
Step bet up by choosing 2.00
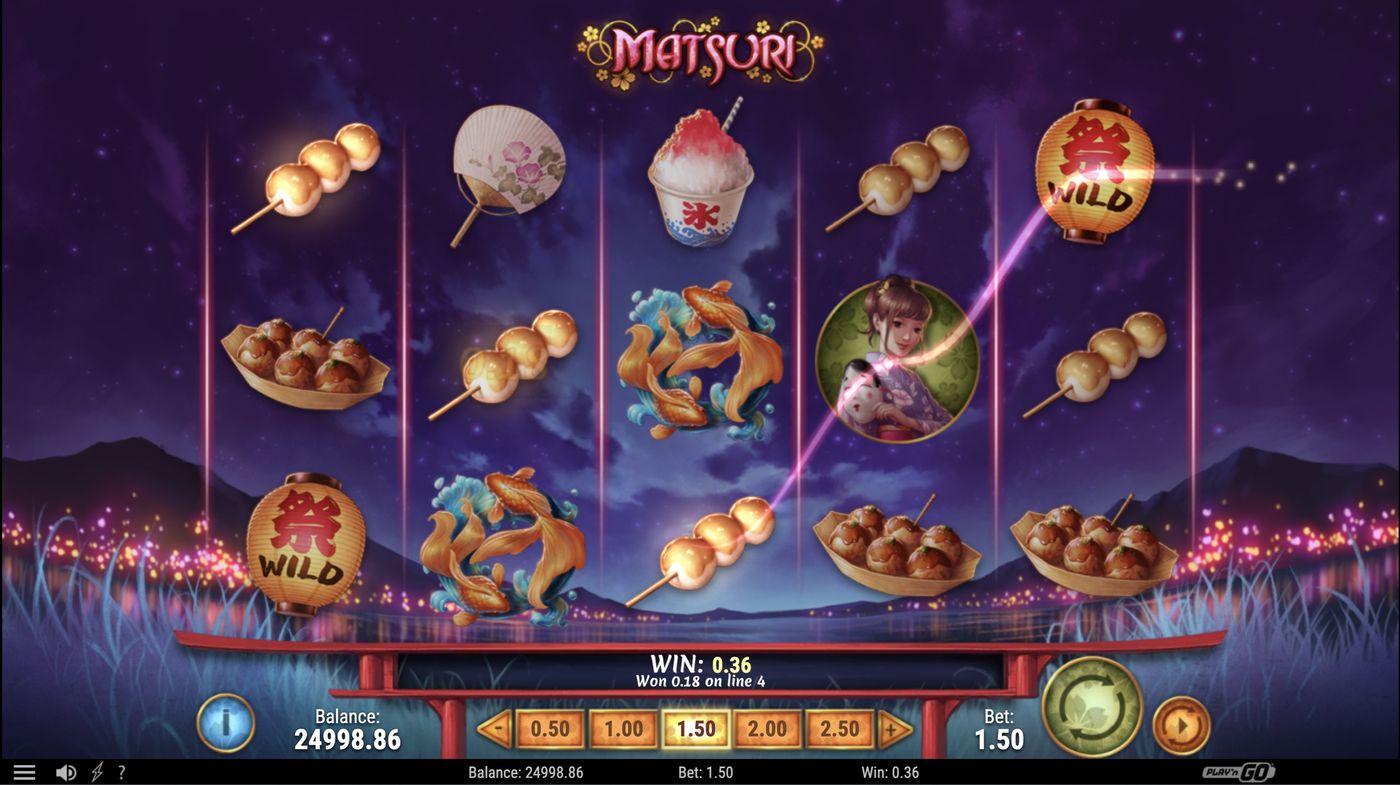tap(767, 729)
